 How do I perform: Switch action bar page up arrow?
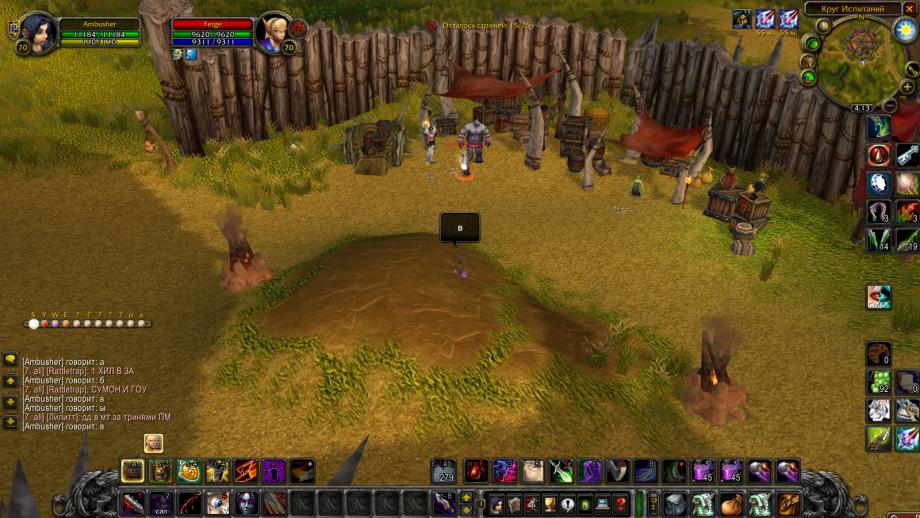[x=467, y=497]
